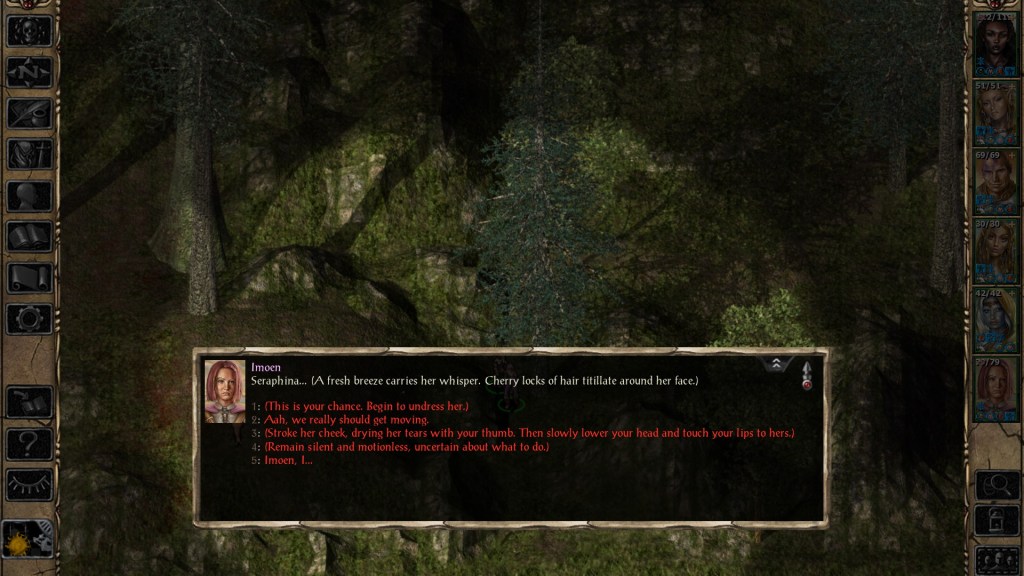Click the question mark help button

[29, 443]
